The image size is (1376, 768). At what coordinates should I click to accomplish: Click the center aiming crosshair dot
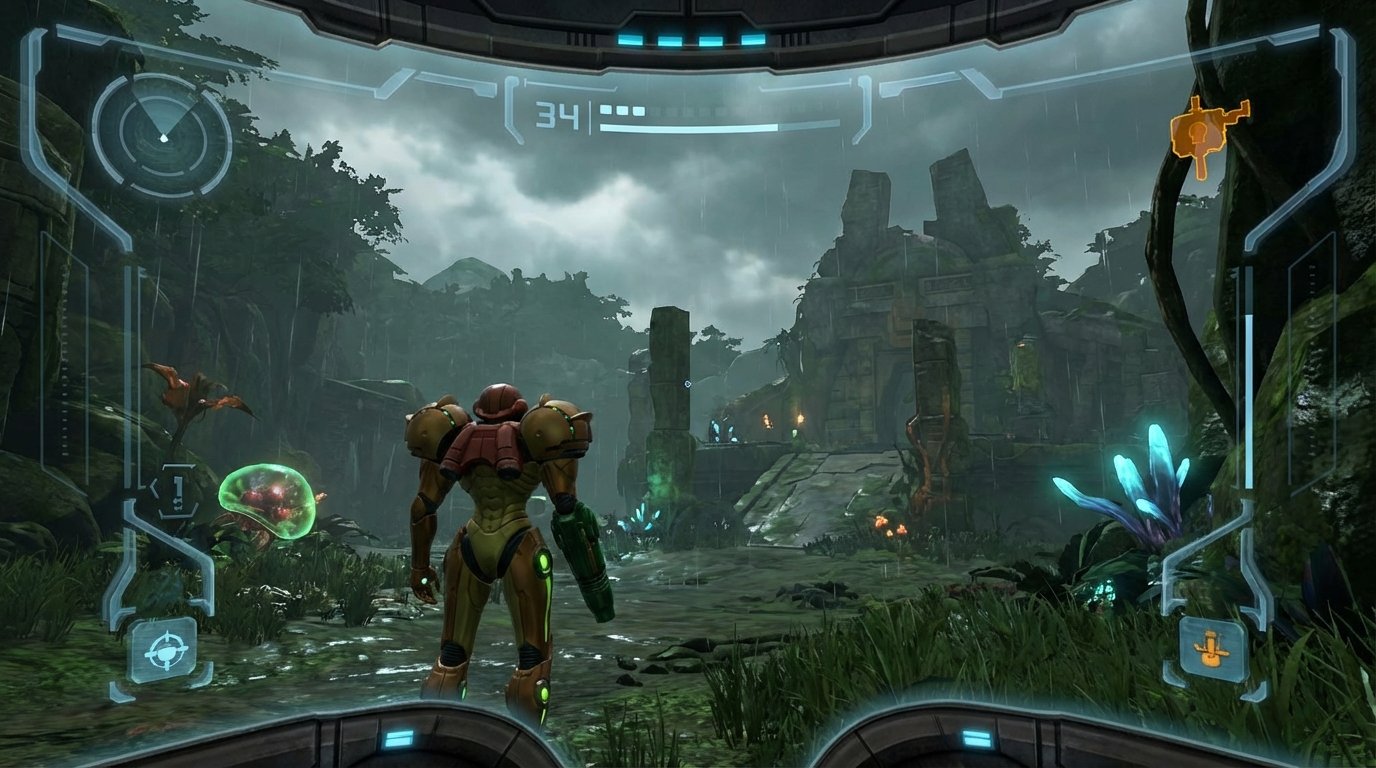pos(686,383)
